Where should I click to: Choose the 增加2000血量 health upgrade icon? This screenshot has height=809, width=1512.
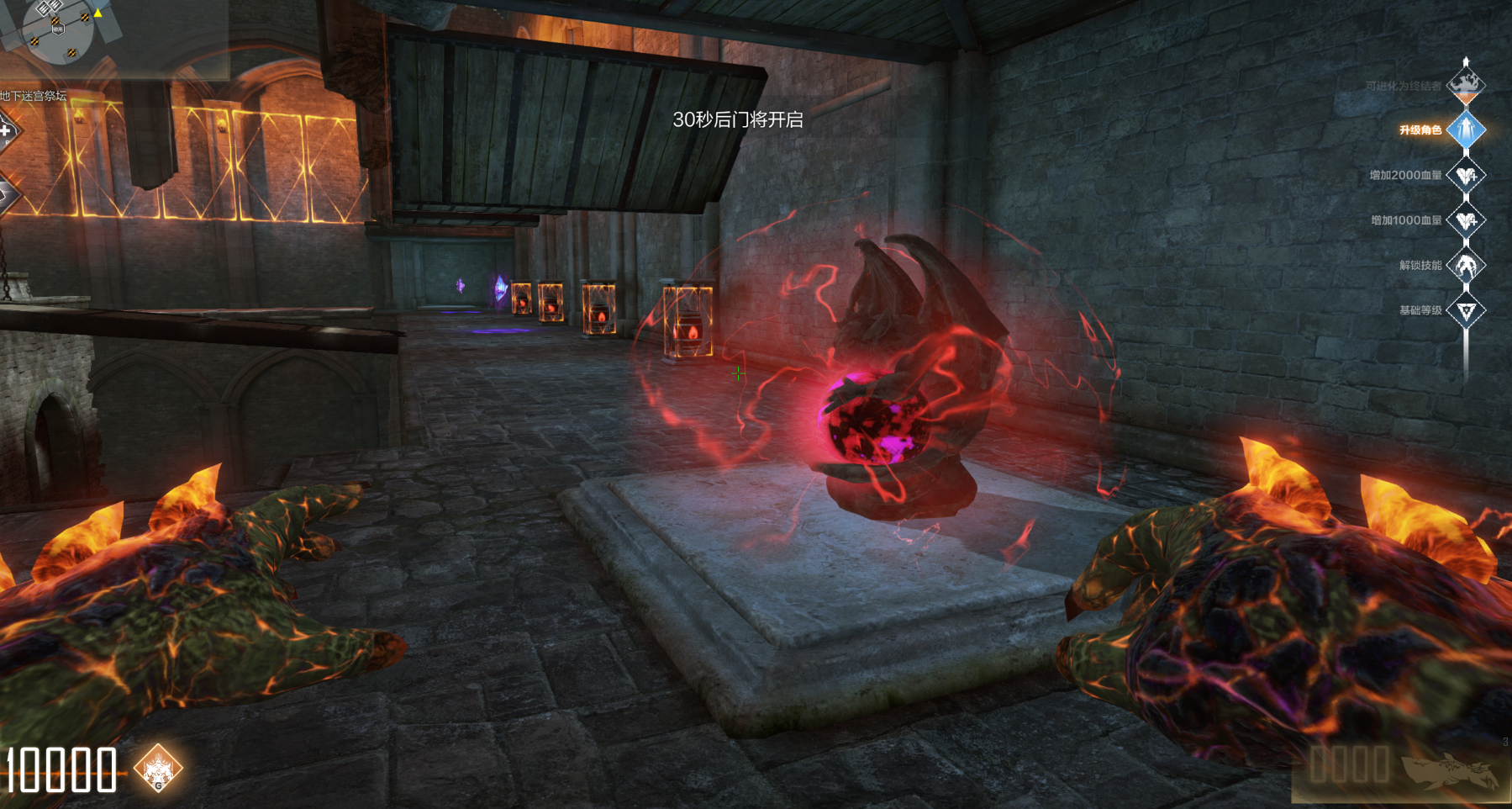click(1467, 175)
